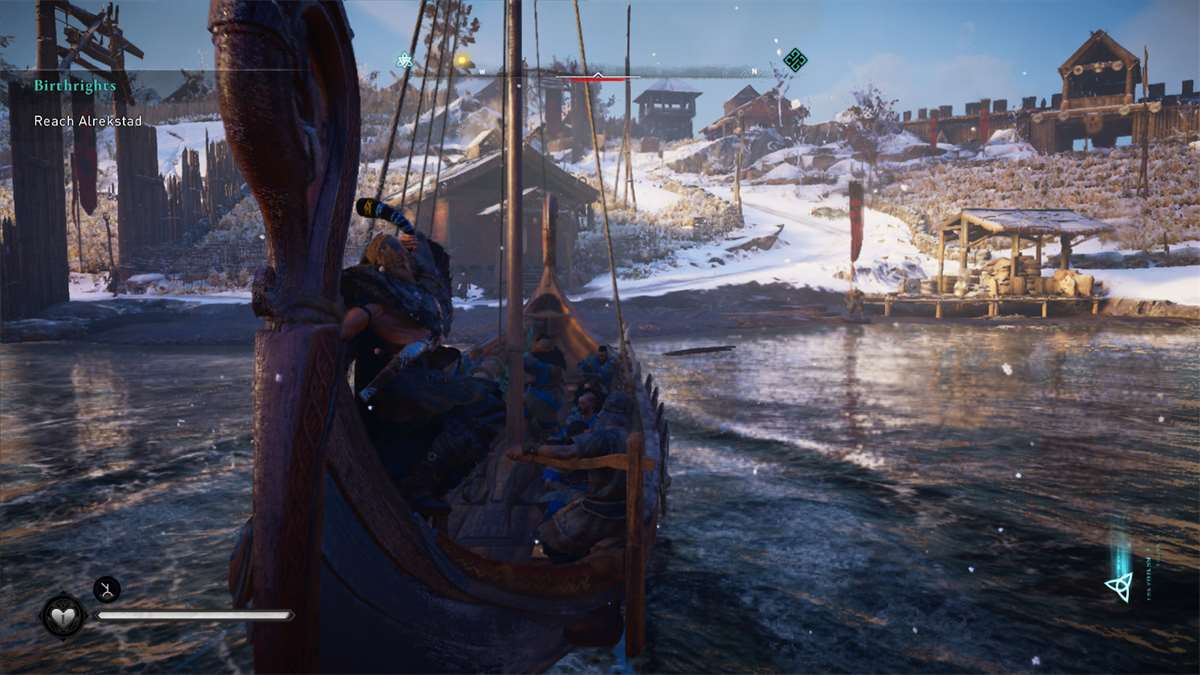Click the heart ration icon
The image size is (1200, 675).
pos(63,615)
